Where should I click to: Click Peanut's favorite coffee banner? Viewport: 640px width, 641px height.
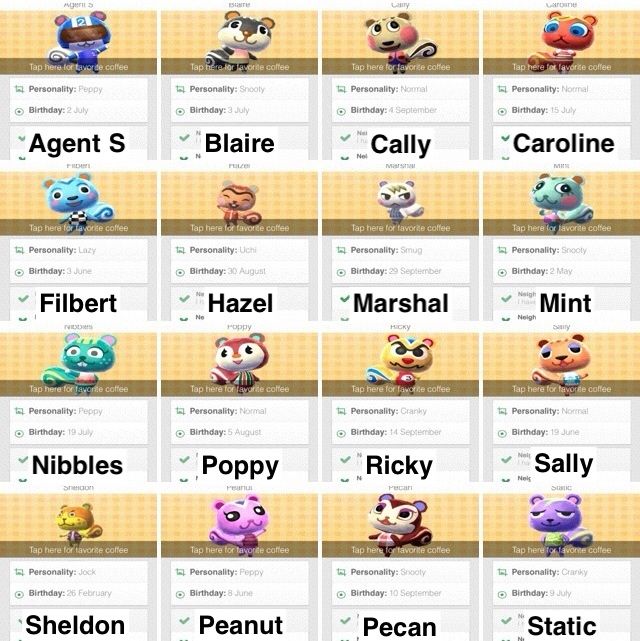[x=240, y=549]
